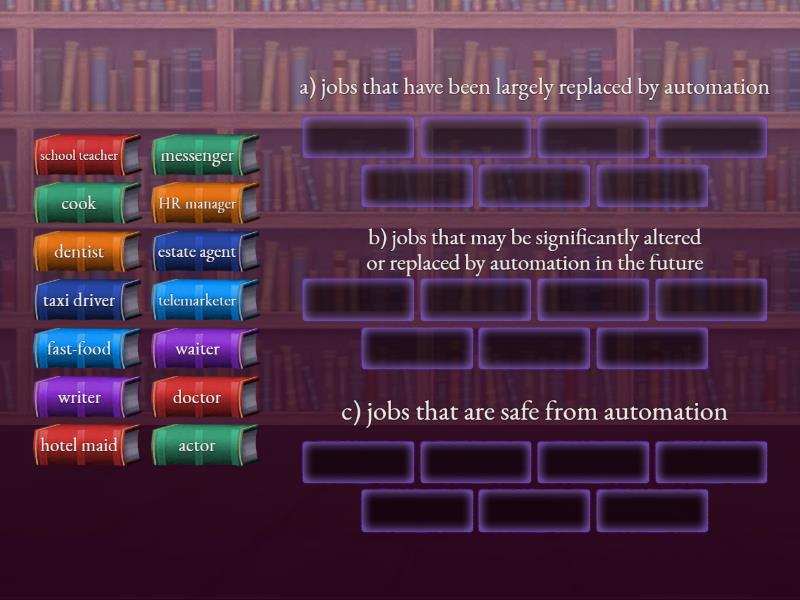Image resolution: width=800 pixels, height=600 pixels.
Task: Choose the cook book tile
Action: 80,204
